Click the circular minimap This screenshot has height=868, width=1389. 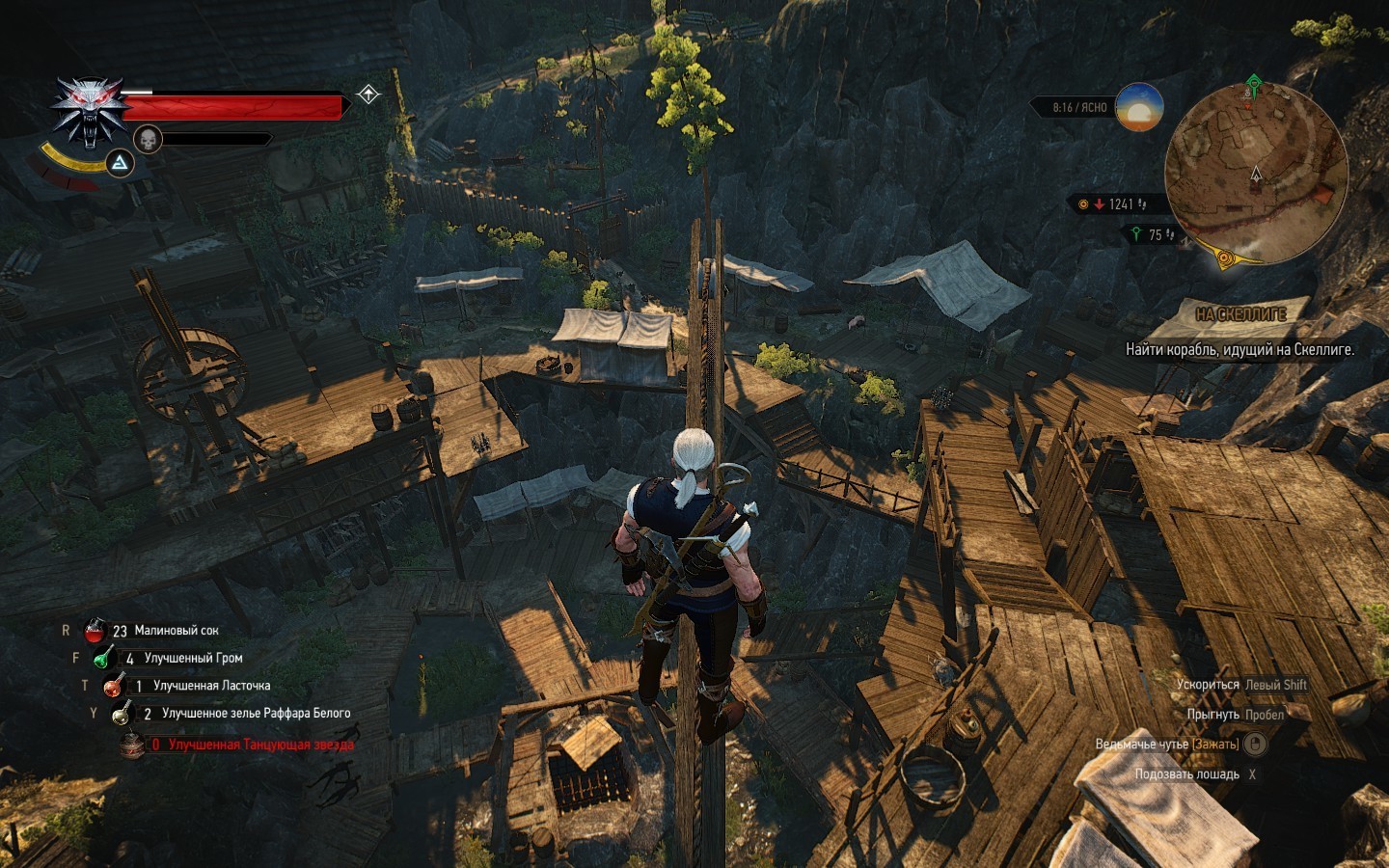pyautogui.click(x=1255, y=176)
